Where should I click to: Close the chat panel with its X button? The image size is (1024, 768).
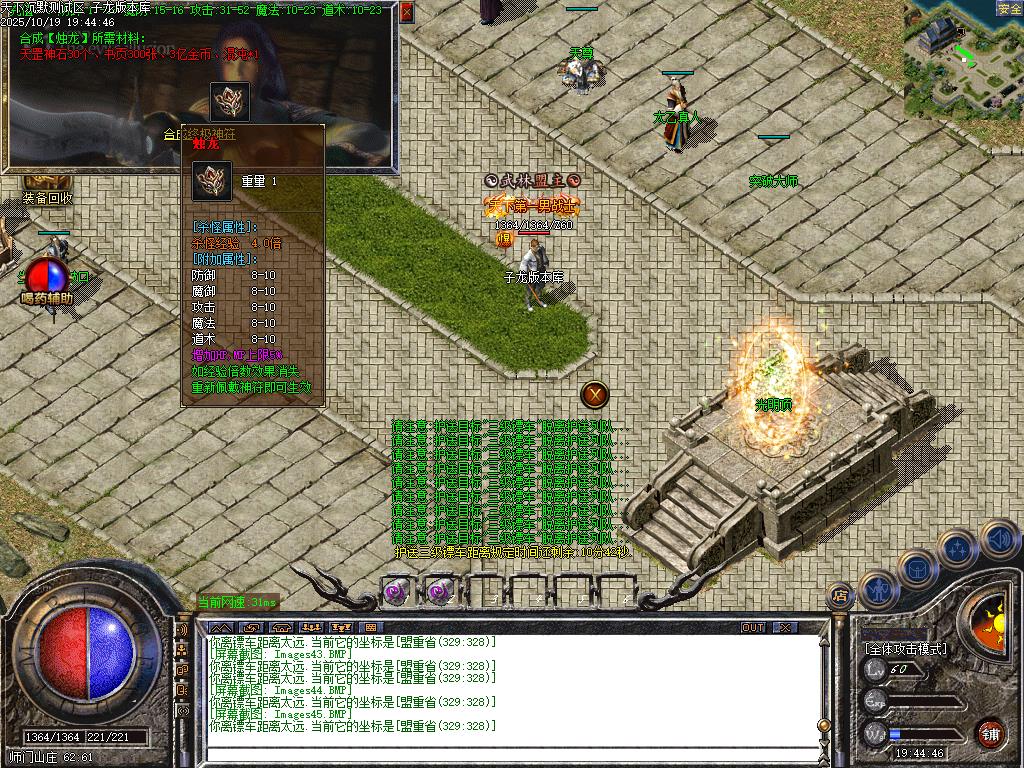pyautogui.click(x=786, y=628)
